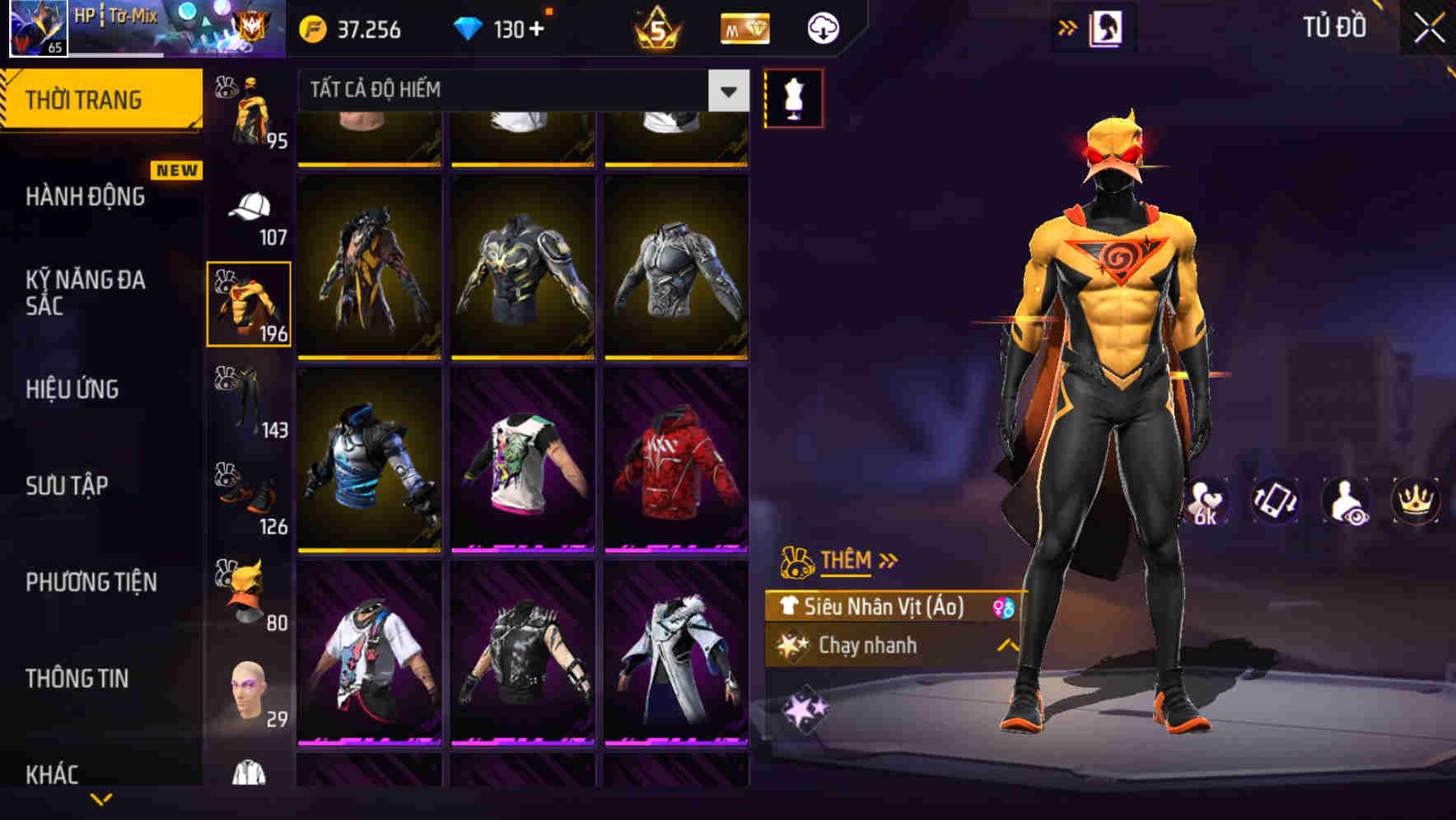Open the TẤT CẢ ĐỘ HIẾM rarity dropdown
Screen dimensions: 1456x820
tap(726, 91)
